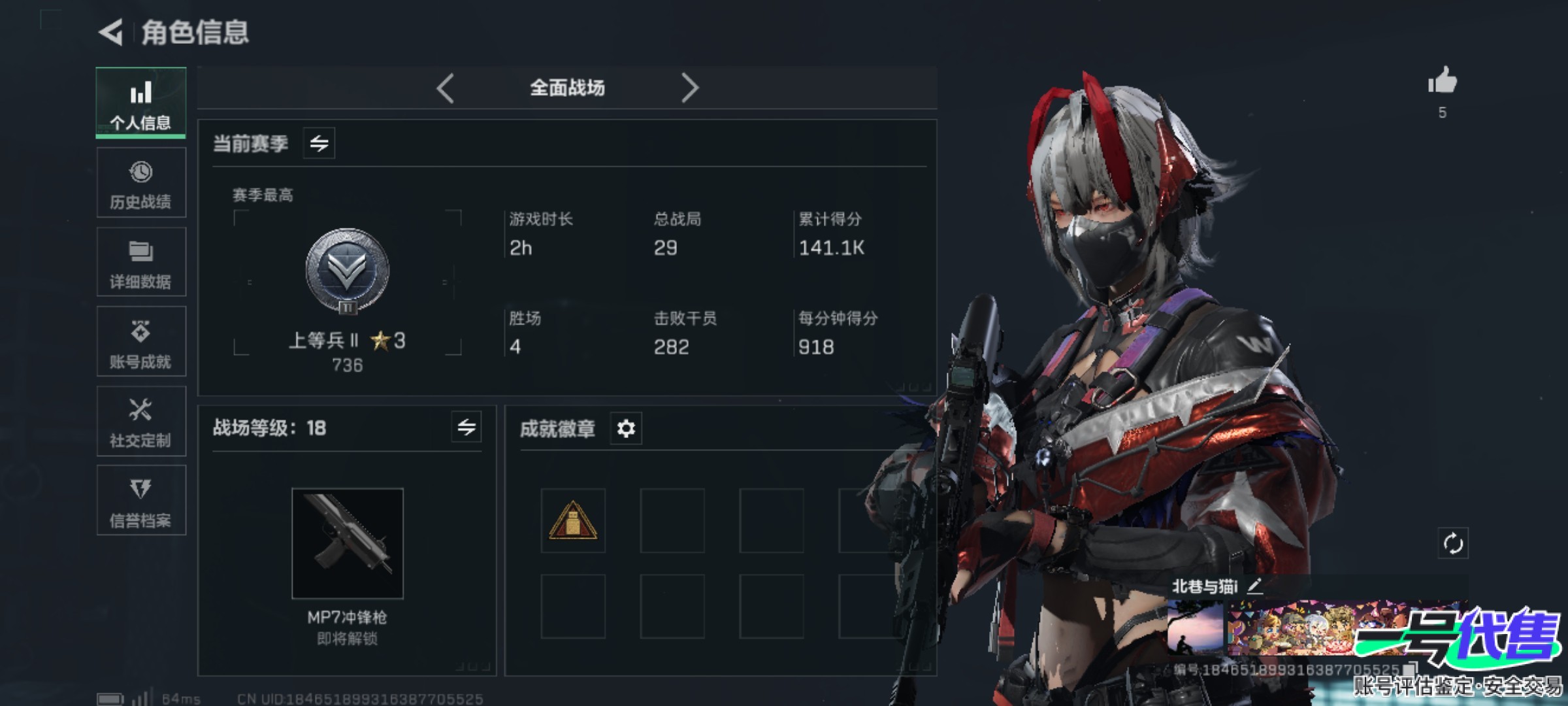The width and height of the screenshot is (1568, 706).
Task: Give a thumbs-up like to this profile
Action: [x=1443, y=82]
